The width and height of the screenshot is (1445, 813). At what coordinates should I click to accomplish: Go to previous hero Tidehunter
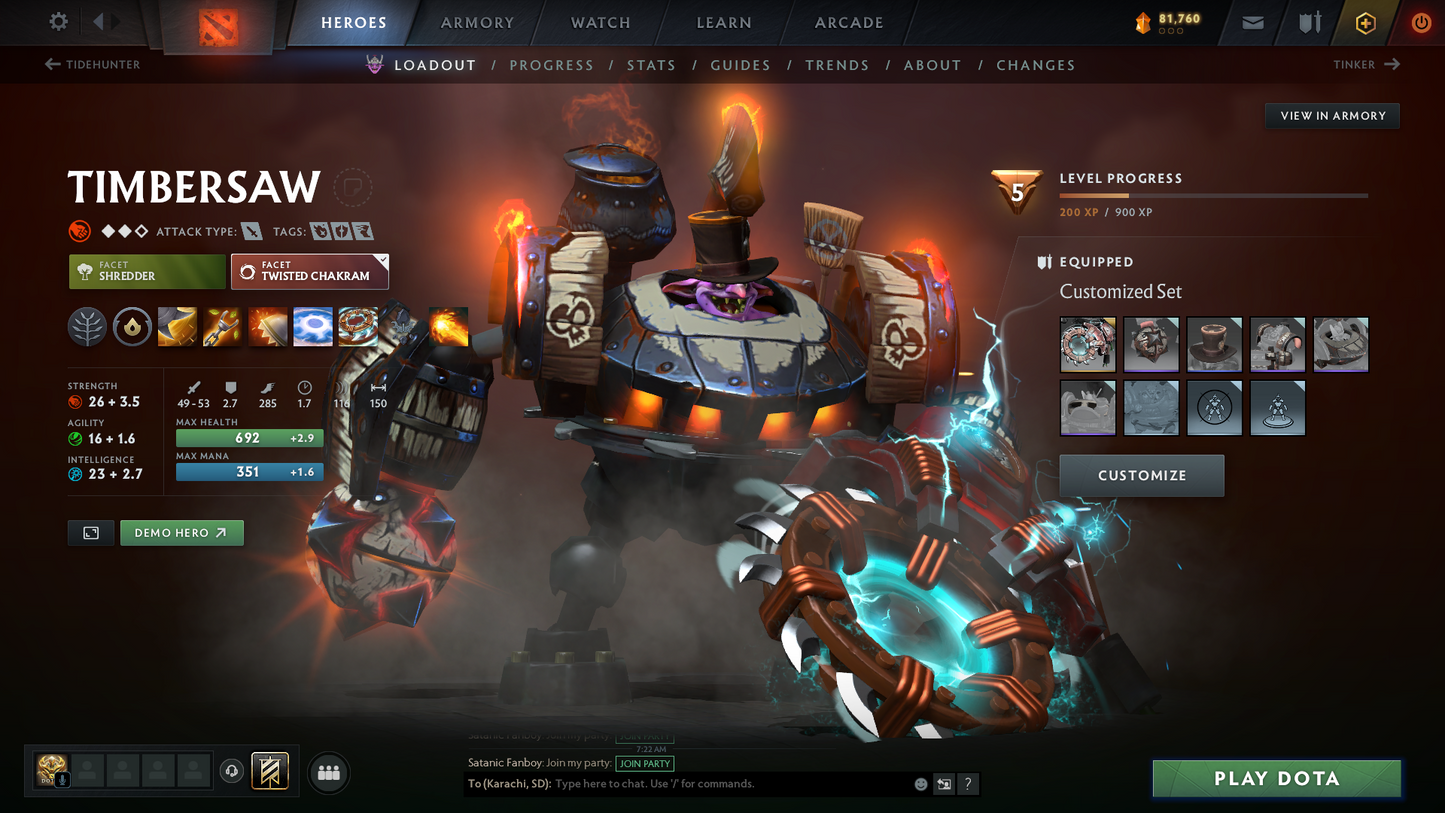pos(92,65)
